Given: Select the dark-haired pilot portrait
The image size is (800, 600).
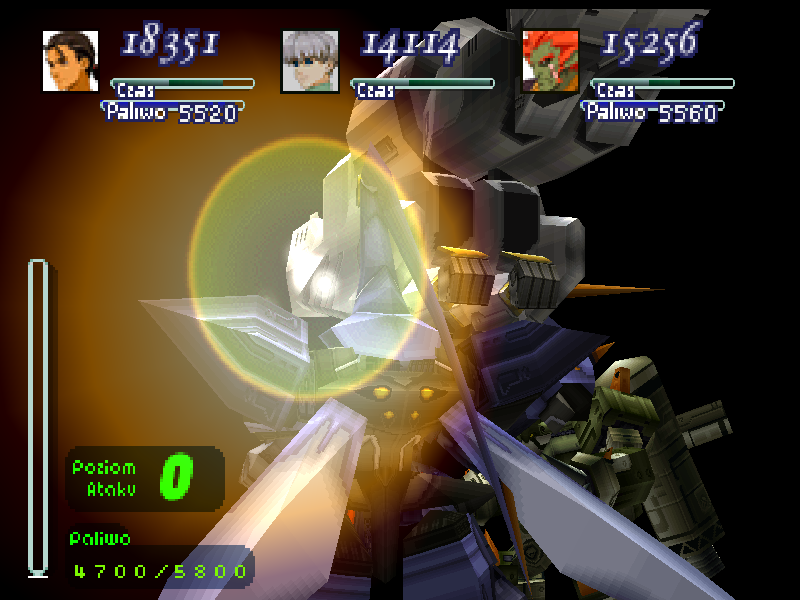Looking at the screenshot, I should point(71,61).
